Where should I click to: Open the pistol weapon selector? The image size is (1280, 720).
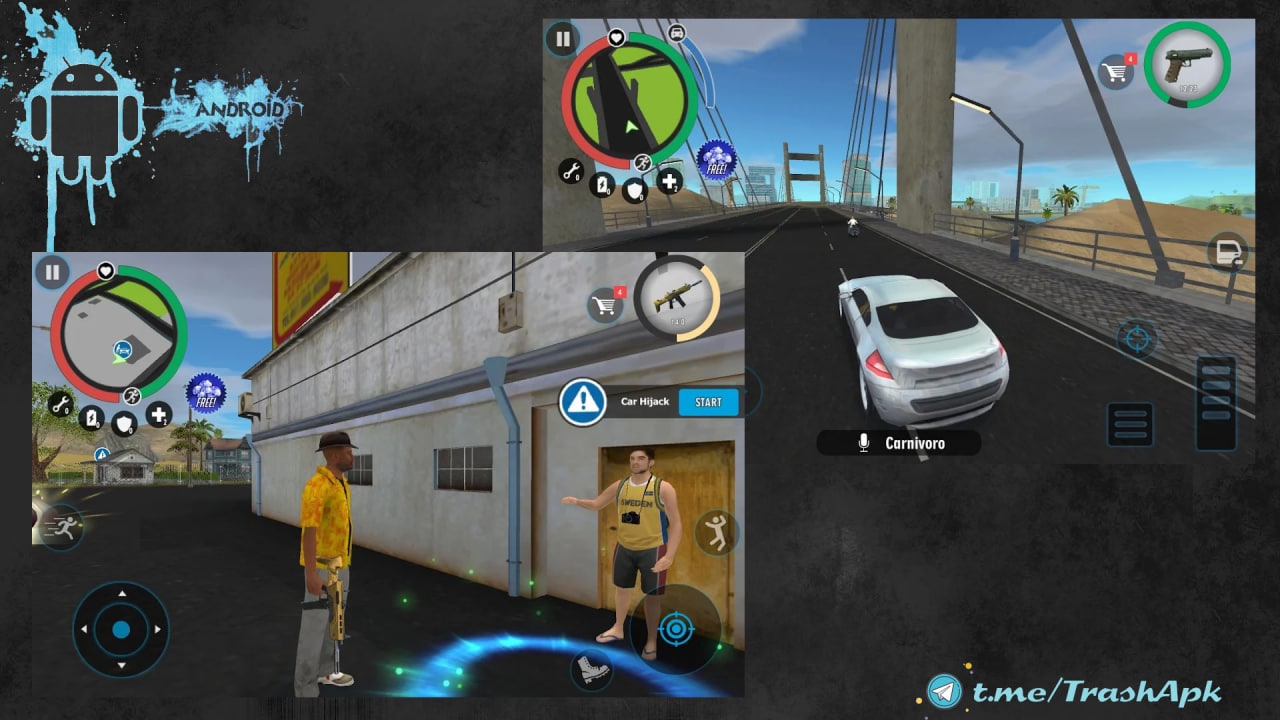pos(1187,64)
